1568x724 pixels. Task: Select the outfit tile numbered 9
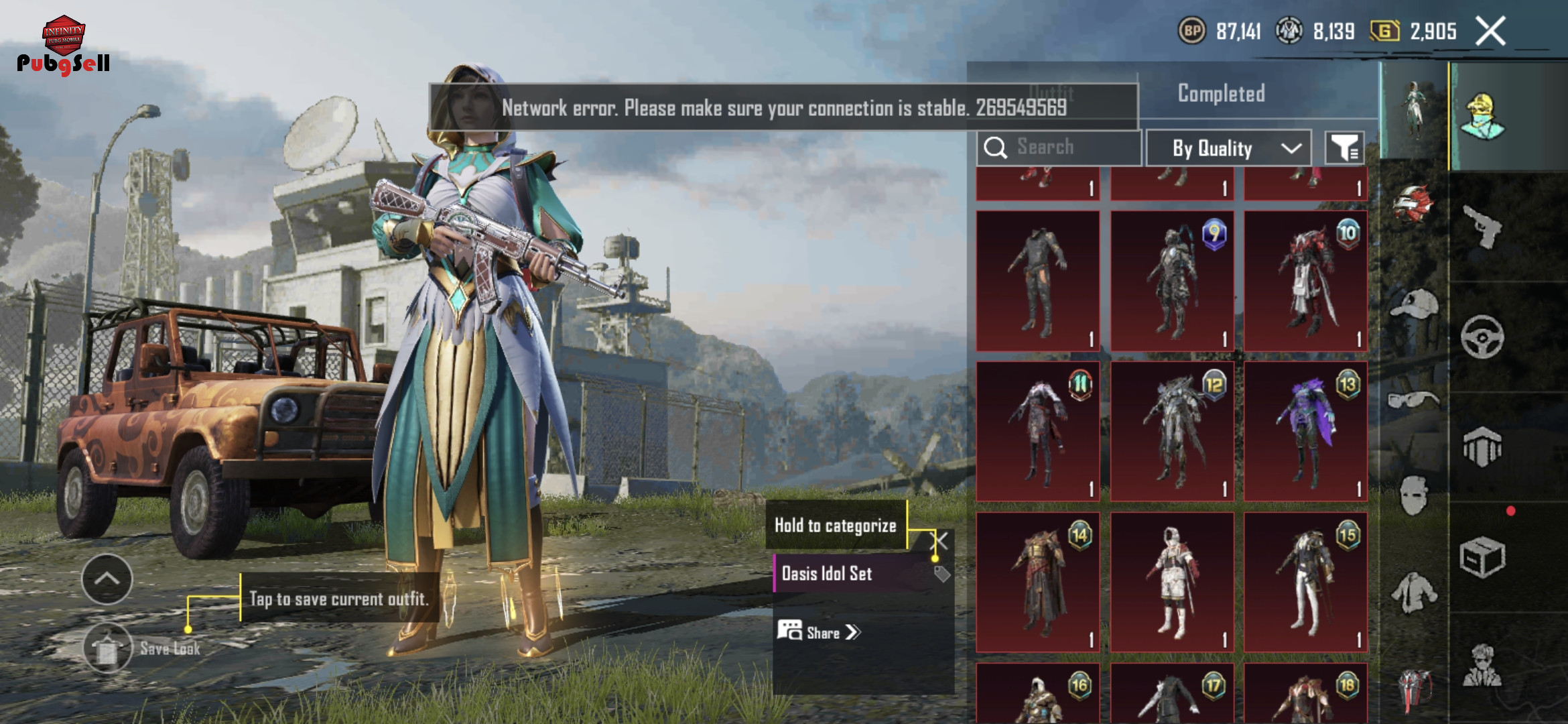point(1171,281)
